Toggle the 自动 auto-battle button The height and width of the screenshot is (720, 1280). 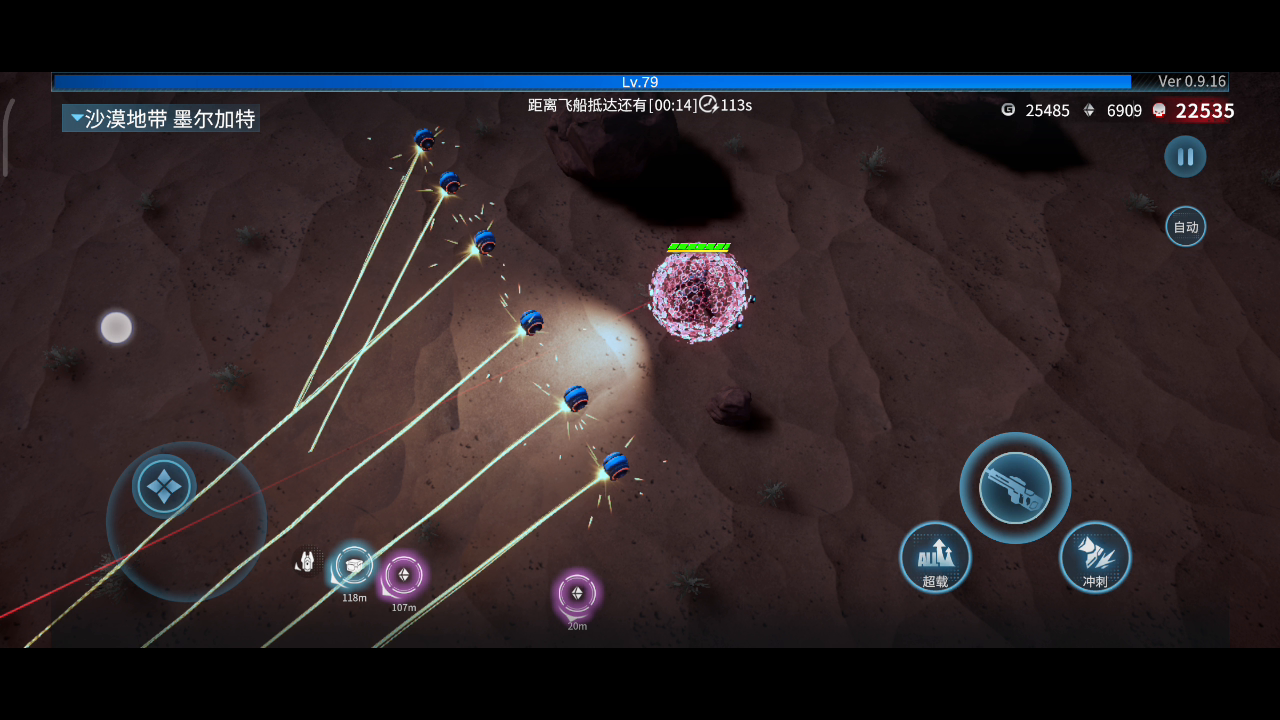pos(1185,227)
